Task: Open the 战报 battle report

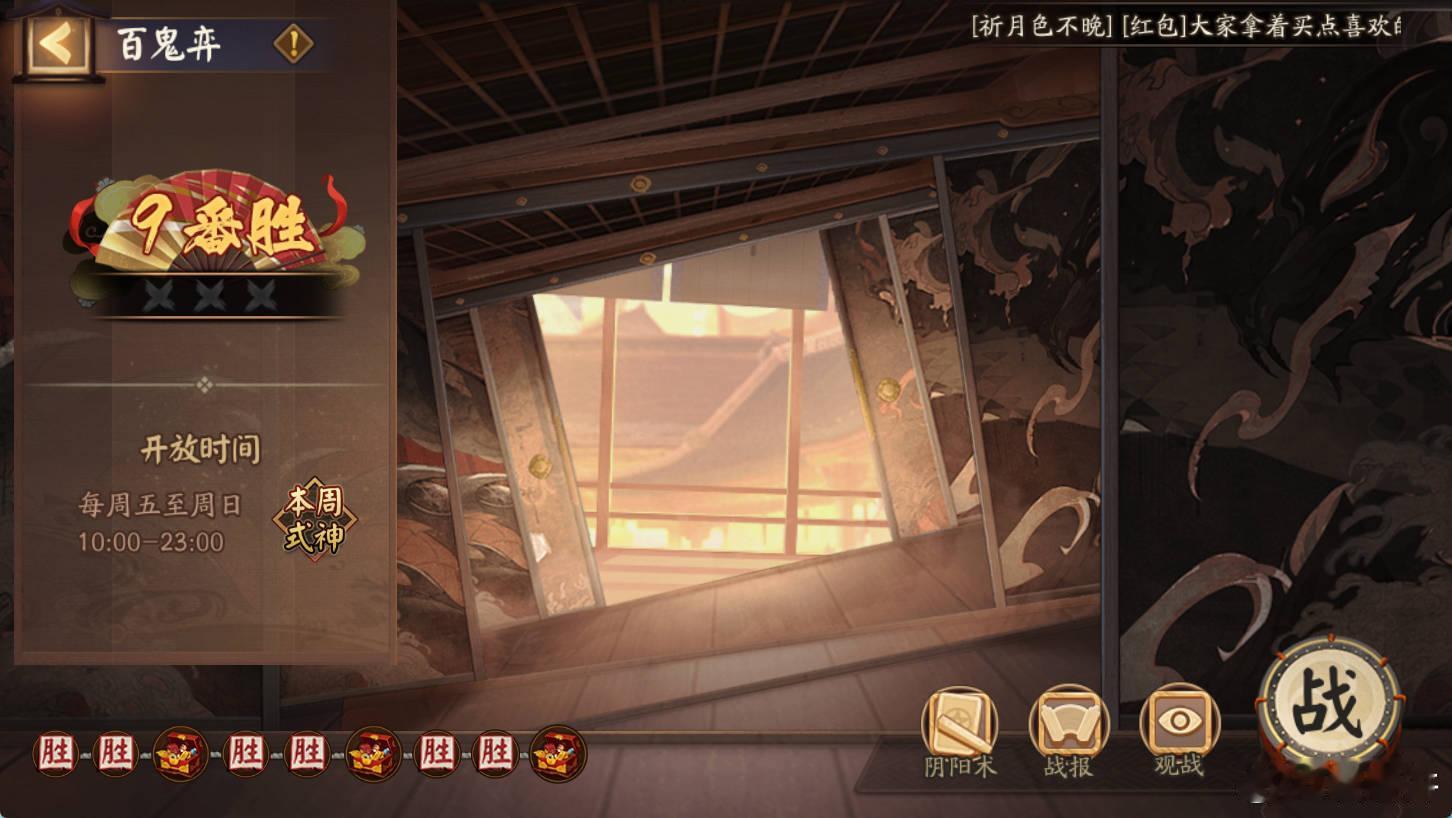Action: [x=1069, y=735]
